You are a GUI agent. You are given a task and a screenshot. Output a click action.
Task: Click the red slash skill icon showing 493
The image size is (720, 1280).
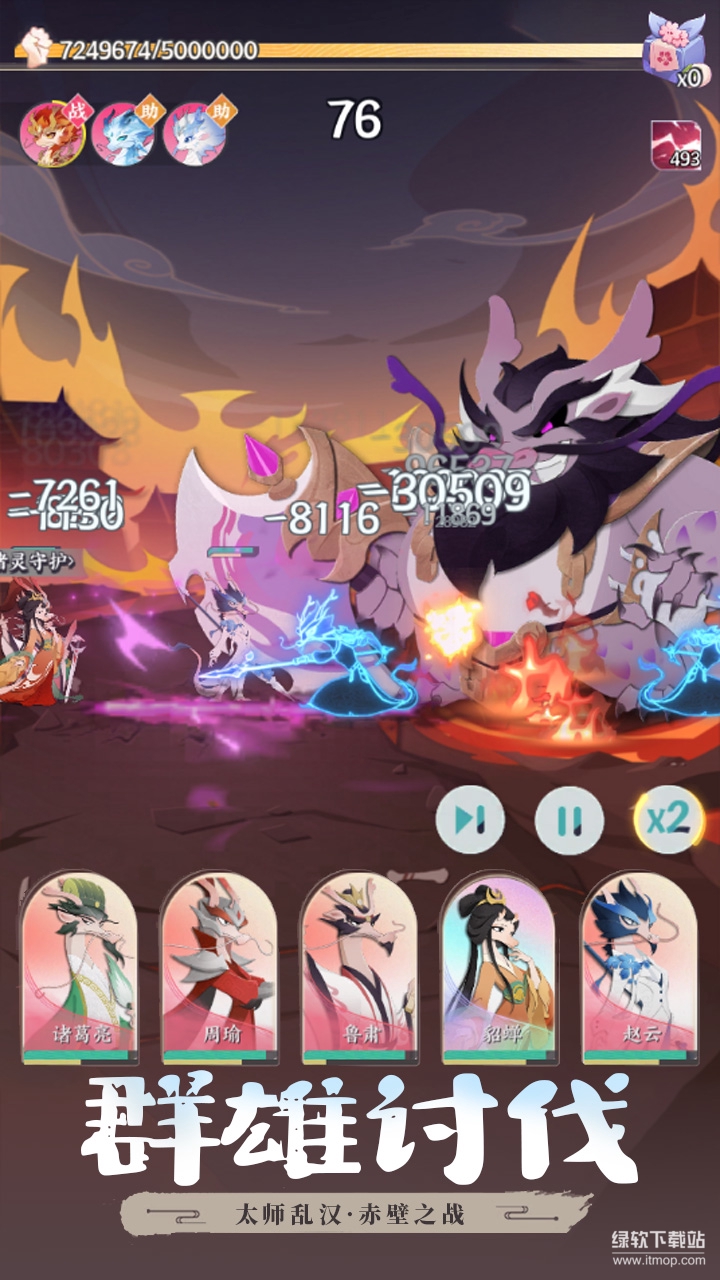click(x=676, y=145)
